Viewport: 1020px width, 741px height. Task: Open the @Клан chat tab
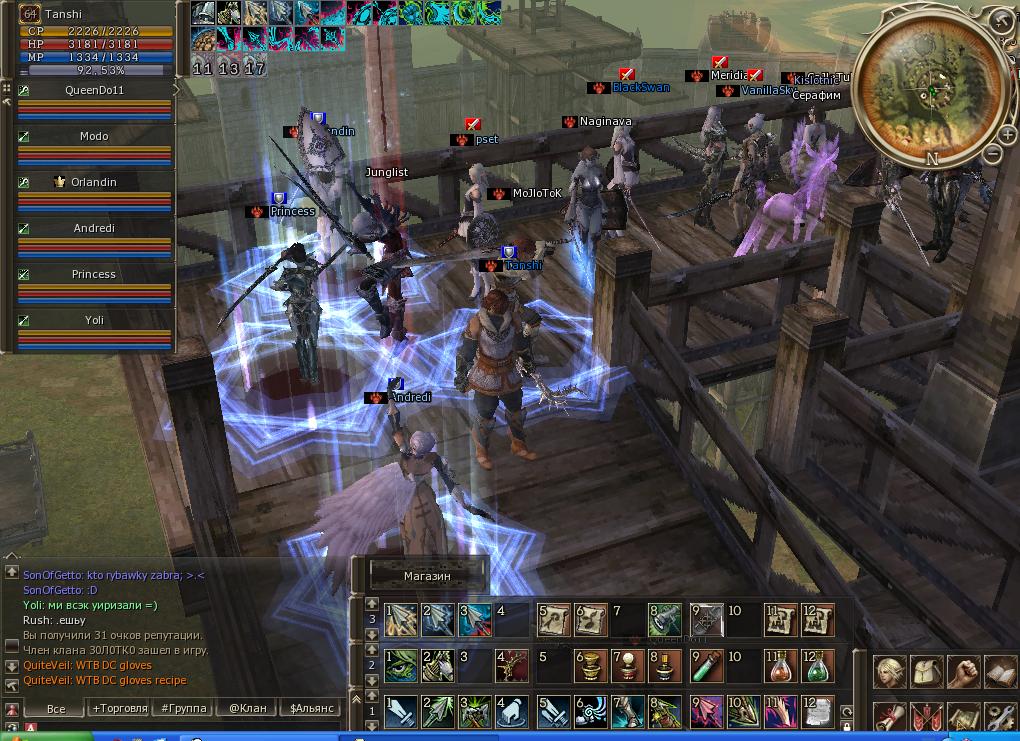(x=247, y=708)
